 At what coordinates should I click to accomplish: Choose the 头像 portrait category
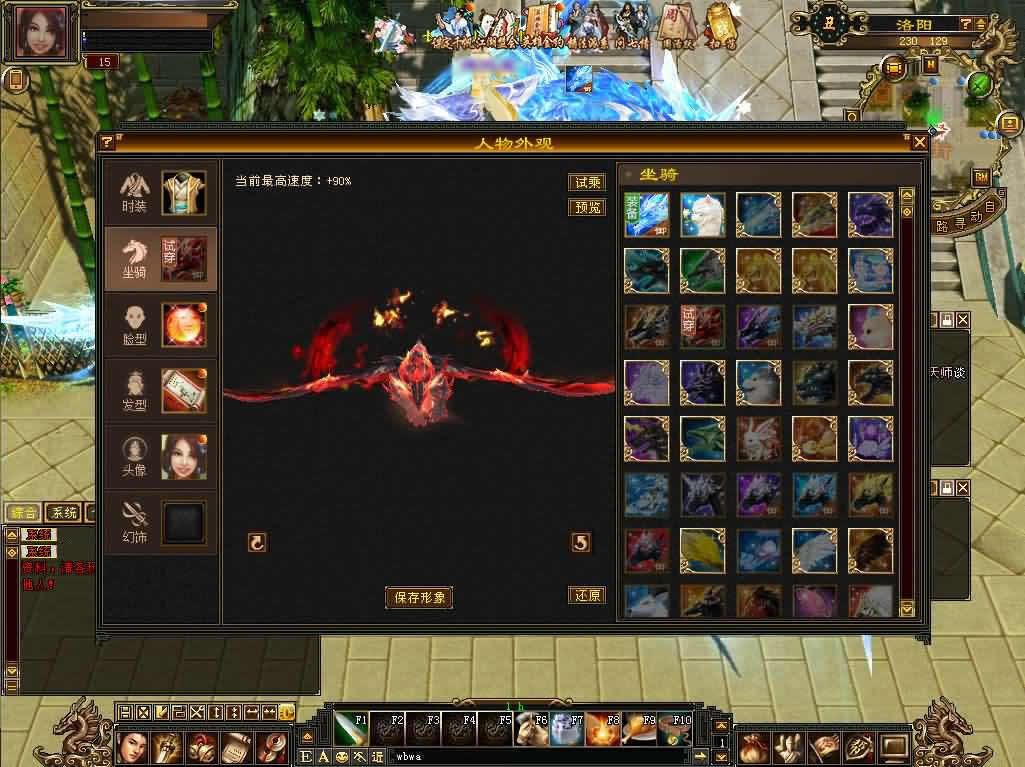coord(160,457)
